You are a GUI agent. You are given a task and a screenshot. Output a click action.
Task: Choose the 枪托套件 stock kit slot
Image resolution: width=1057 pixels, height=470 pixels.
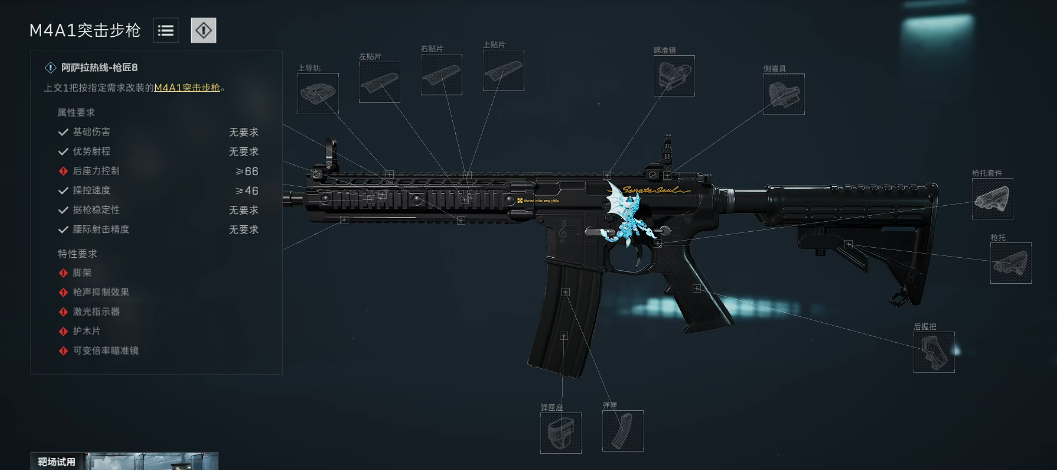coord(992,199)
